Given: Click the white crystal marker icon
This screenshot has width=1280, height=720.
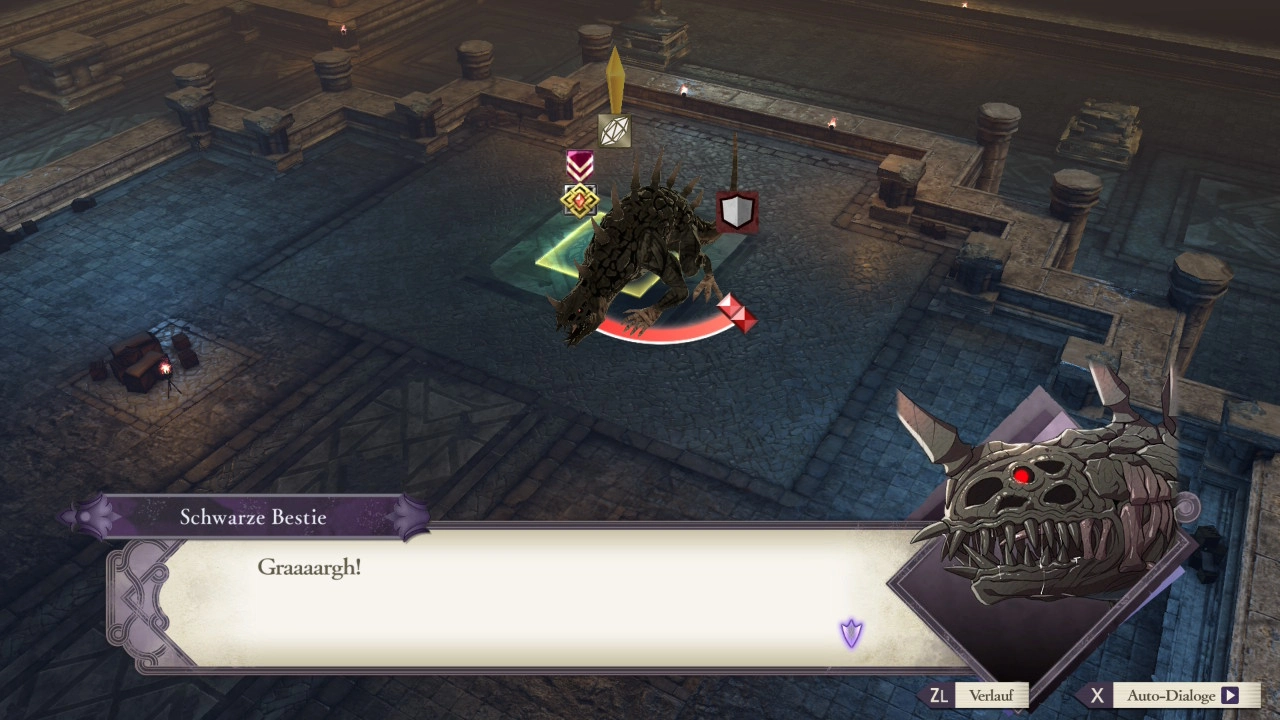Looking at the screenshot, I should (614, 131).
